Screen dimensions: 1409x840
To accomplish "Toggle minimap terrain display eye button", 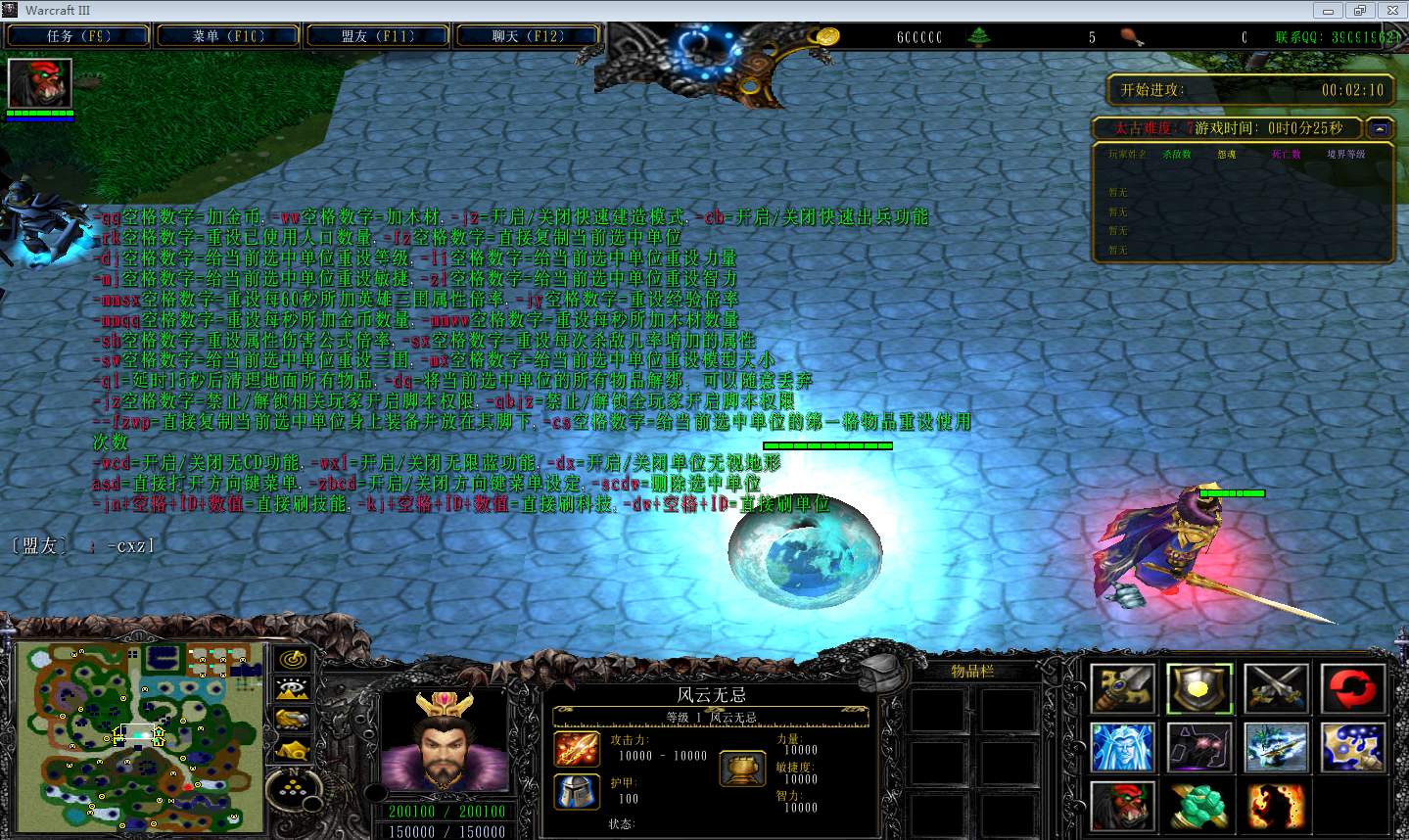I will point(292,689).
